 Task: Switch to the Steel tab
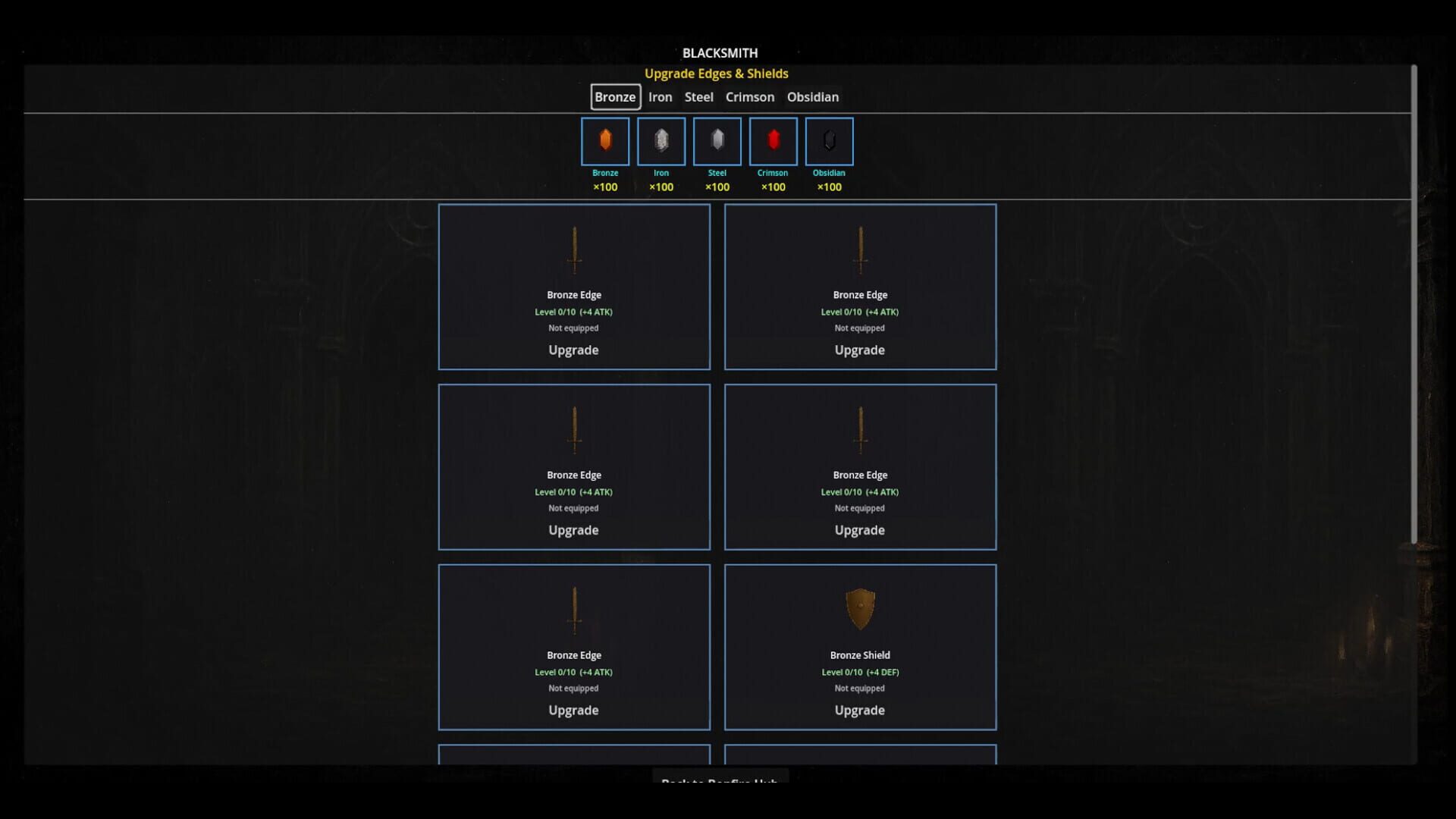click(698, 97)
